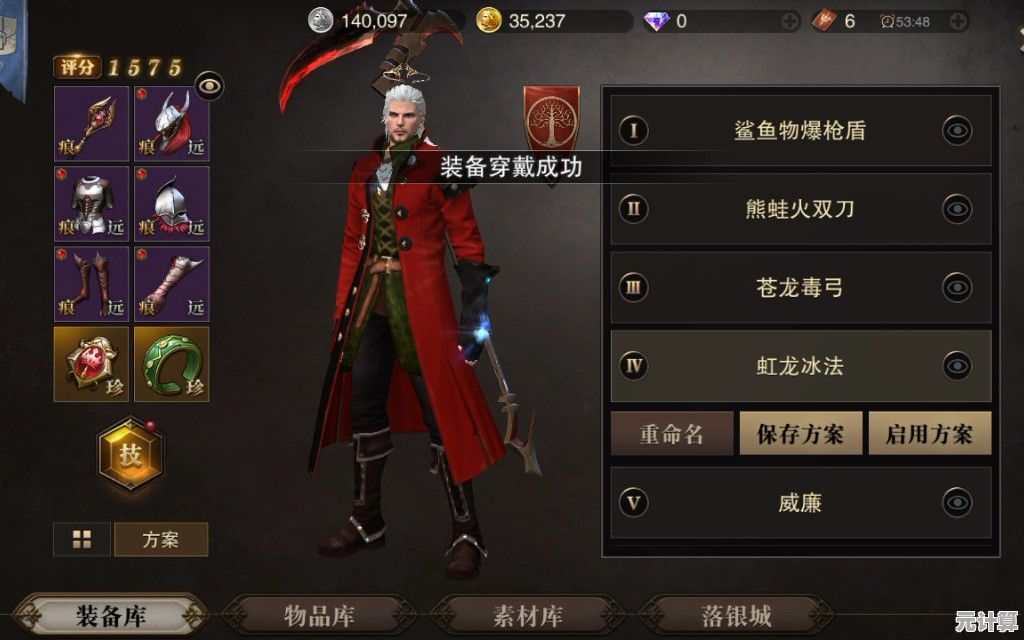Click the 方案 loadout button

(x=161, y=540)
